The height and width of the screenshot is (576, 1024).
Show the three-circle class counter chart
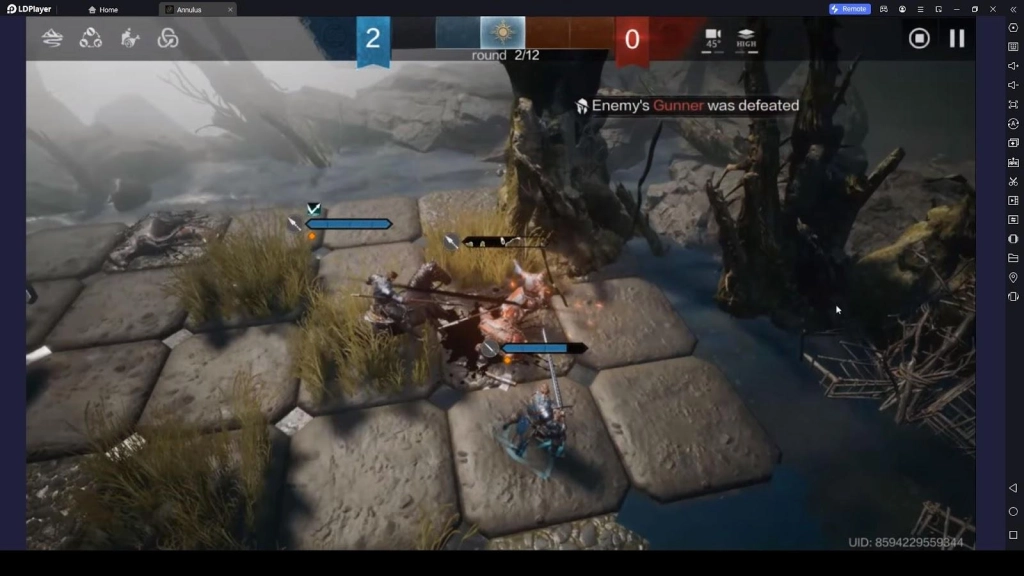tap(91, 38)
